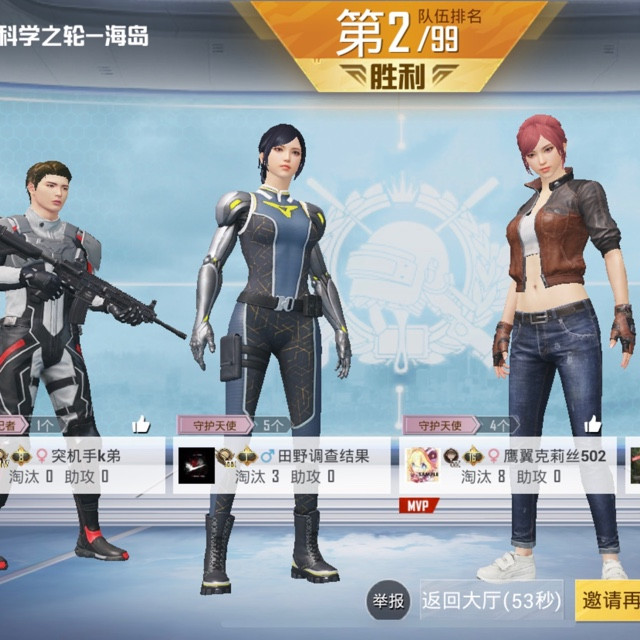Image resolution: width=640 pixels, height=640 pixels.
Task: Like MVP player 鹰翼克莉丝502
Action: click(x=593, y=425)
